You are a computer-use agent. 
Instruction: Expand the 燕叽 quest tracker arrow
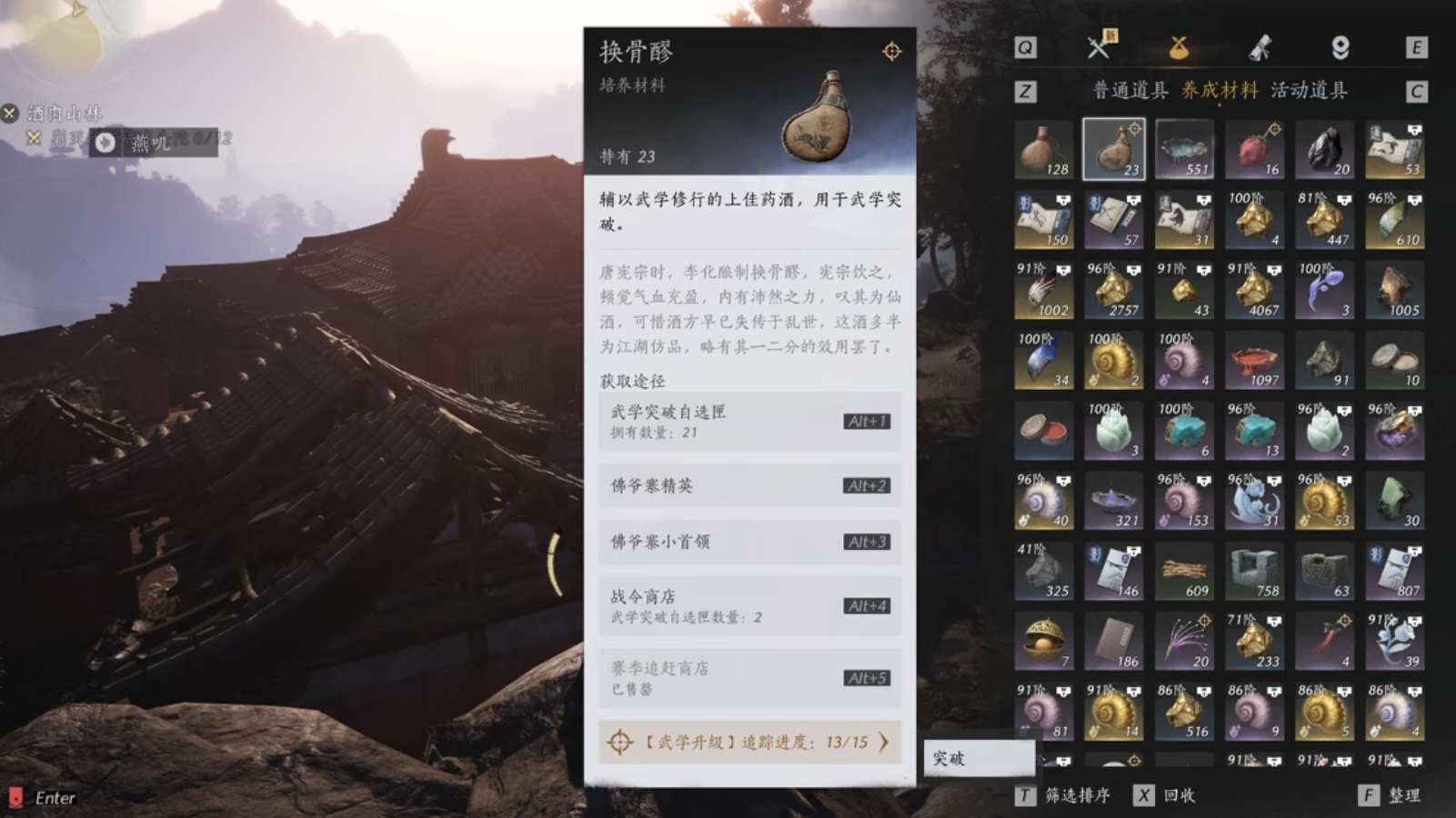106,141
